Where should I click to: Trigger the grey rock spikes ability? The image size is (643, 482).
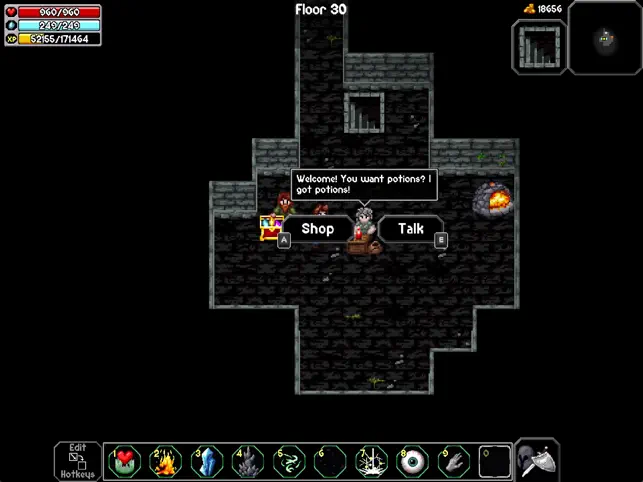point(248,461)
